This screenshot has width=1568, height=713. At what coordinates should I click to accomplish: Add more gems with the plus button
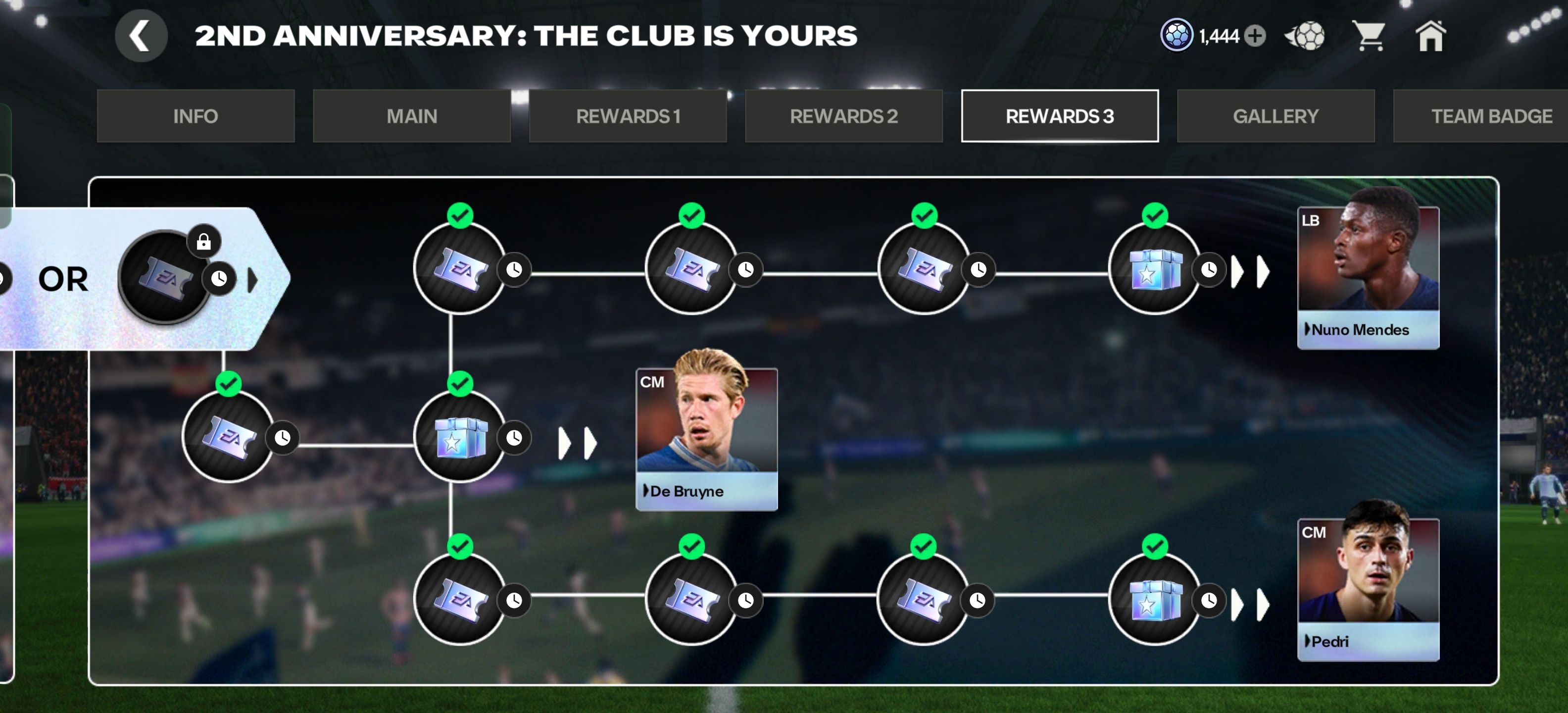(1255, 37)
